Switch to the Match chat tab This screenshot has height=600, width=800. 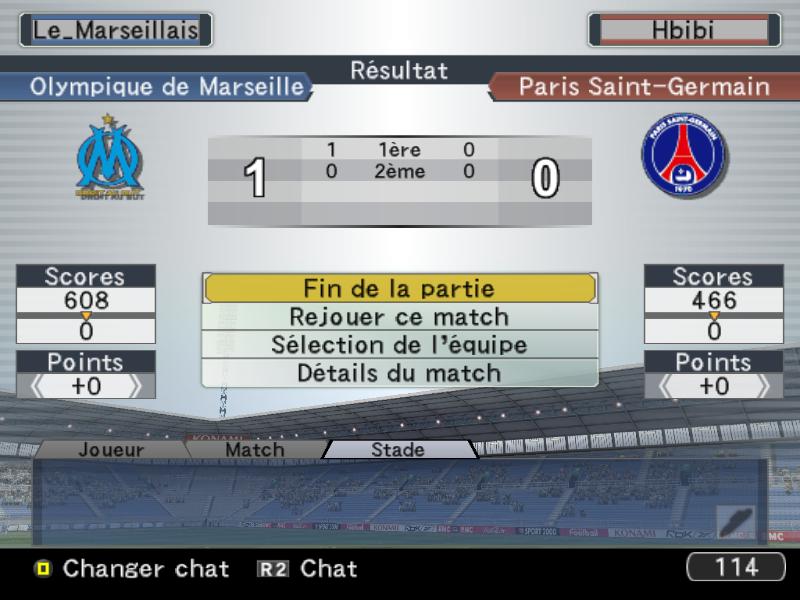(254, 450)
